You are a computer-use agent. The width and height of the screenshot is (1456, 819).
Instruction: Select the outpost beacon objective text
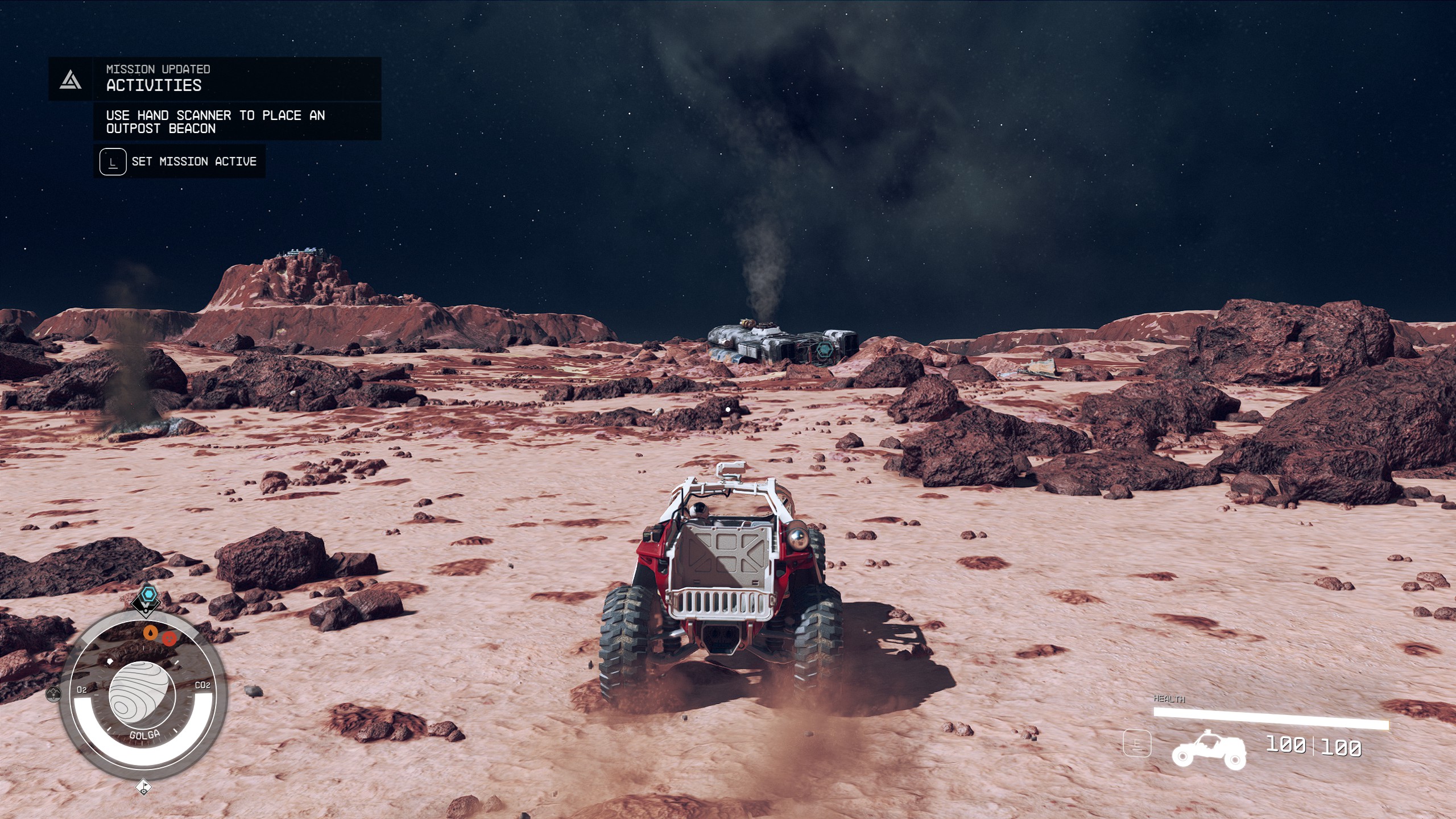(215, 122)
